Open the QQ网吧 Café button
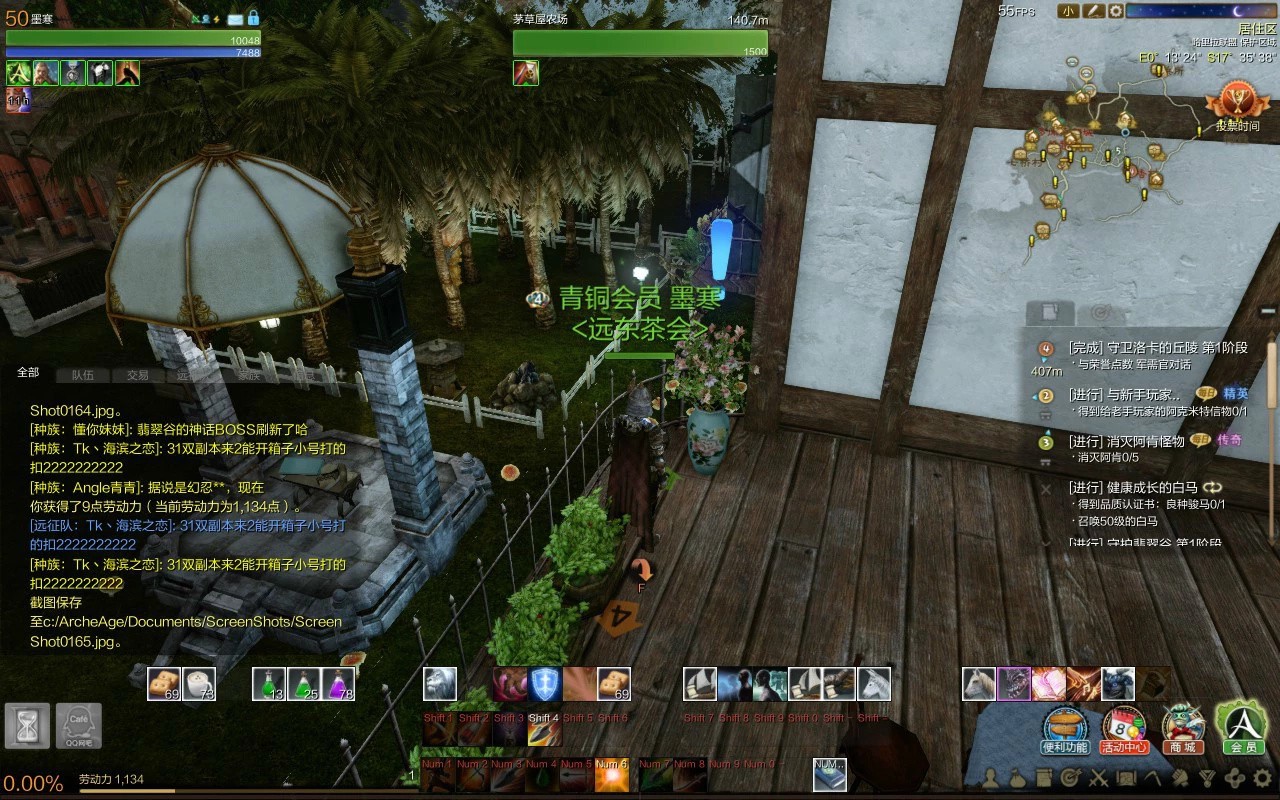Image resolution: width=1280 pixels, height=800 pixels. (78, 726)
